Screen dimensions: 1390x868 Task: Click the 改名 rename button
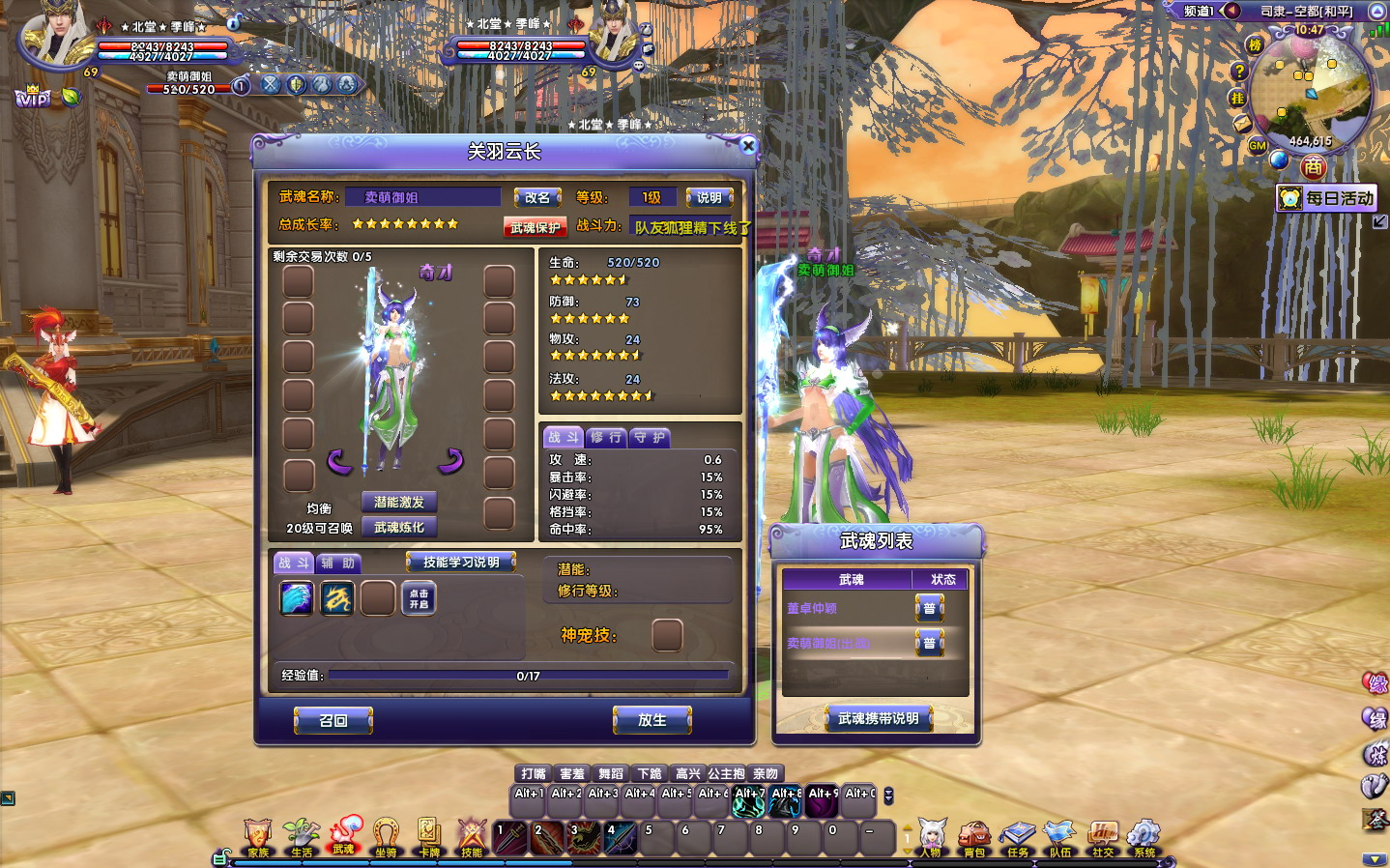tap(537, 197)
